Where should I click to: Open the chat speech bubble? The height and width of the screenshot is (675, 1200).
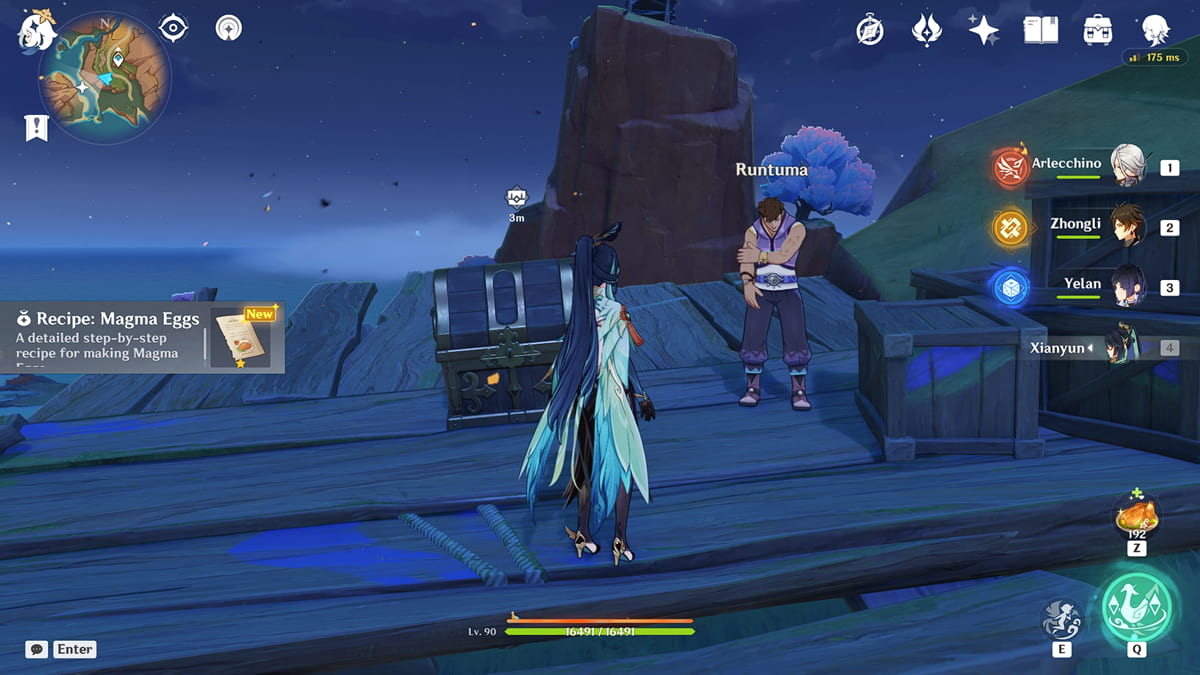coord(37,649)
